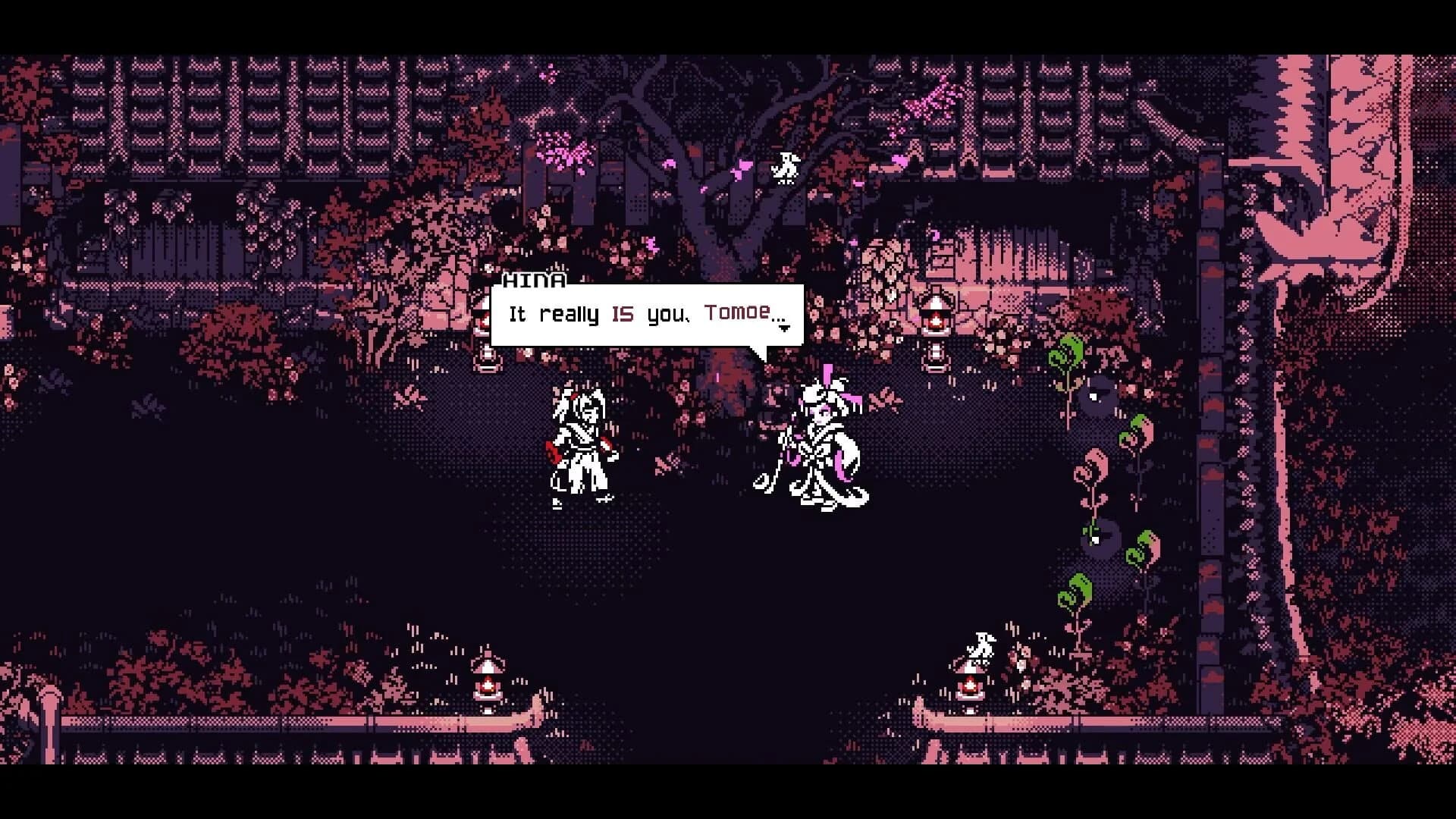
Task: Click the white bird perched in the tree
Action: [786, 167]
